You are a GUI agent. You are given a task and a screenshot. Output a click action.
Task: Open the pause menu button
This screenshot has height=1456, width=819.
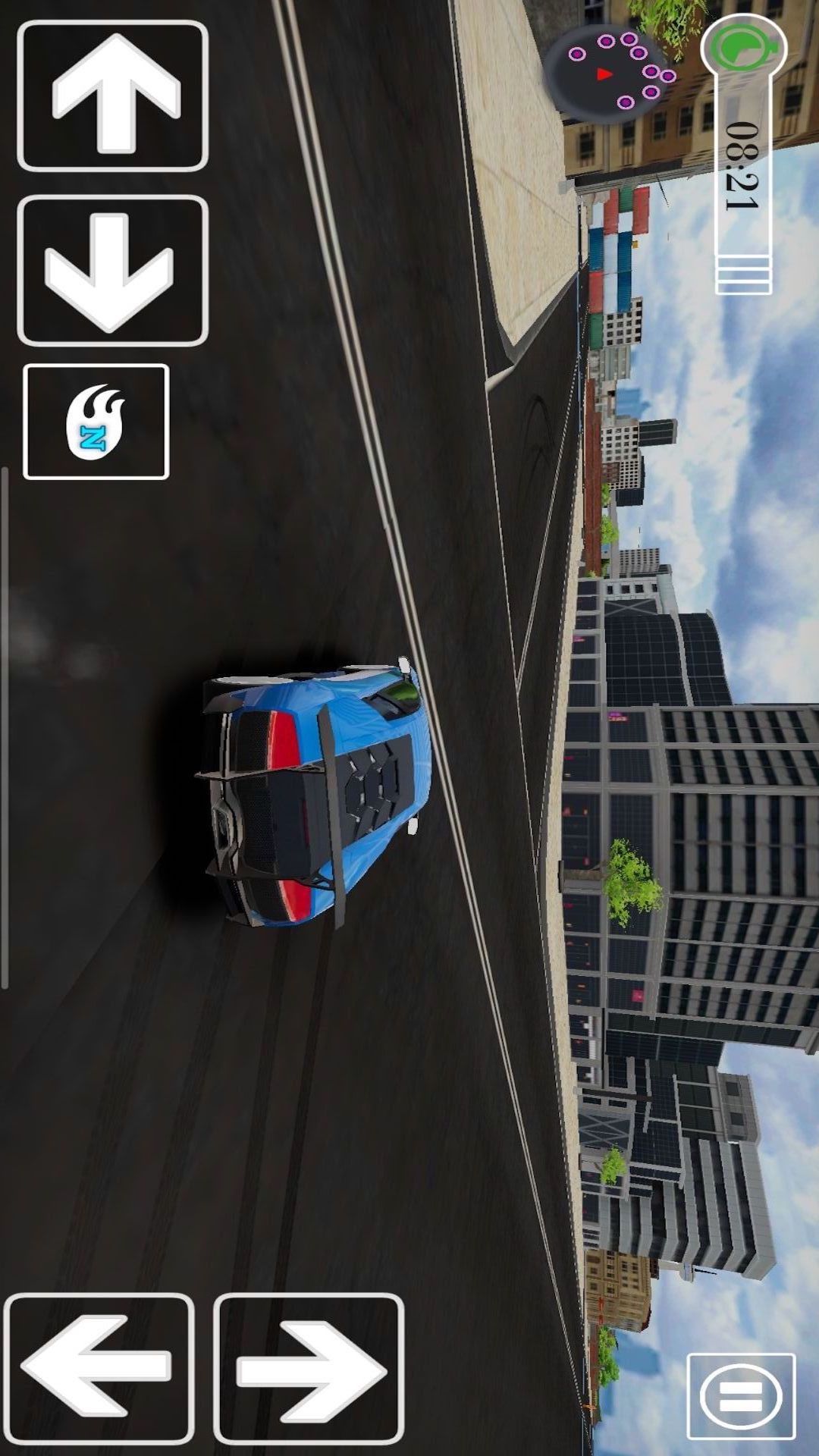(741, 1396)
